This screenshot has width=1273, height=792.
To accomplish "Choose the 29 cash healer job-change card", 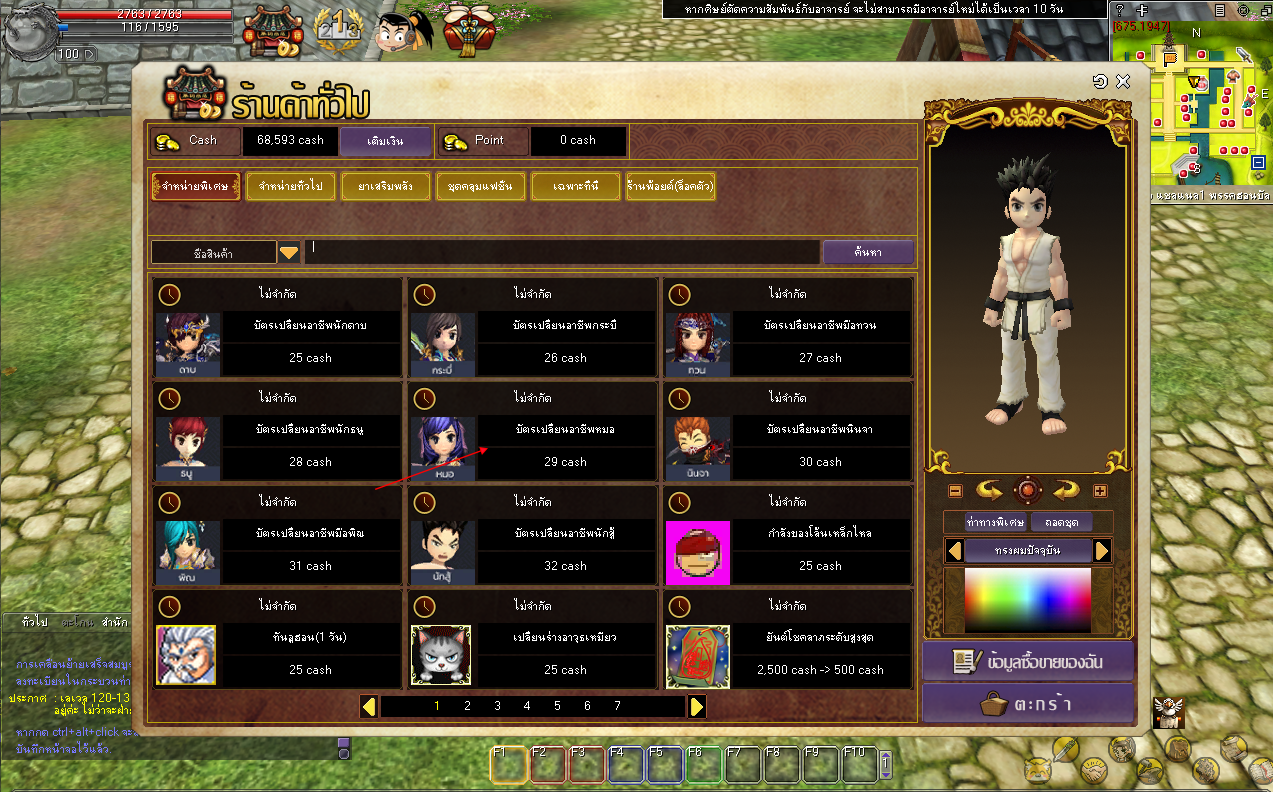I will click(565, 446).
